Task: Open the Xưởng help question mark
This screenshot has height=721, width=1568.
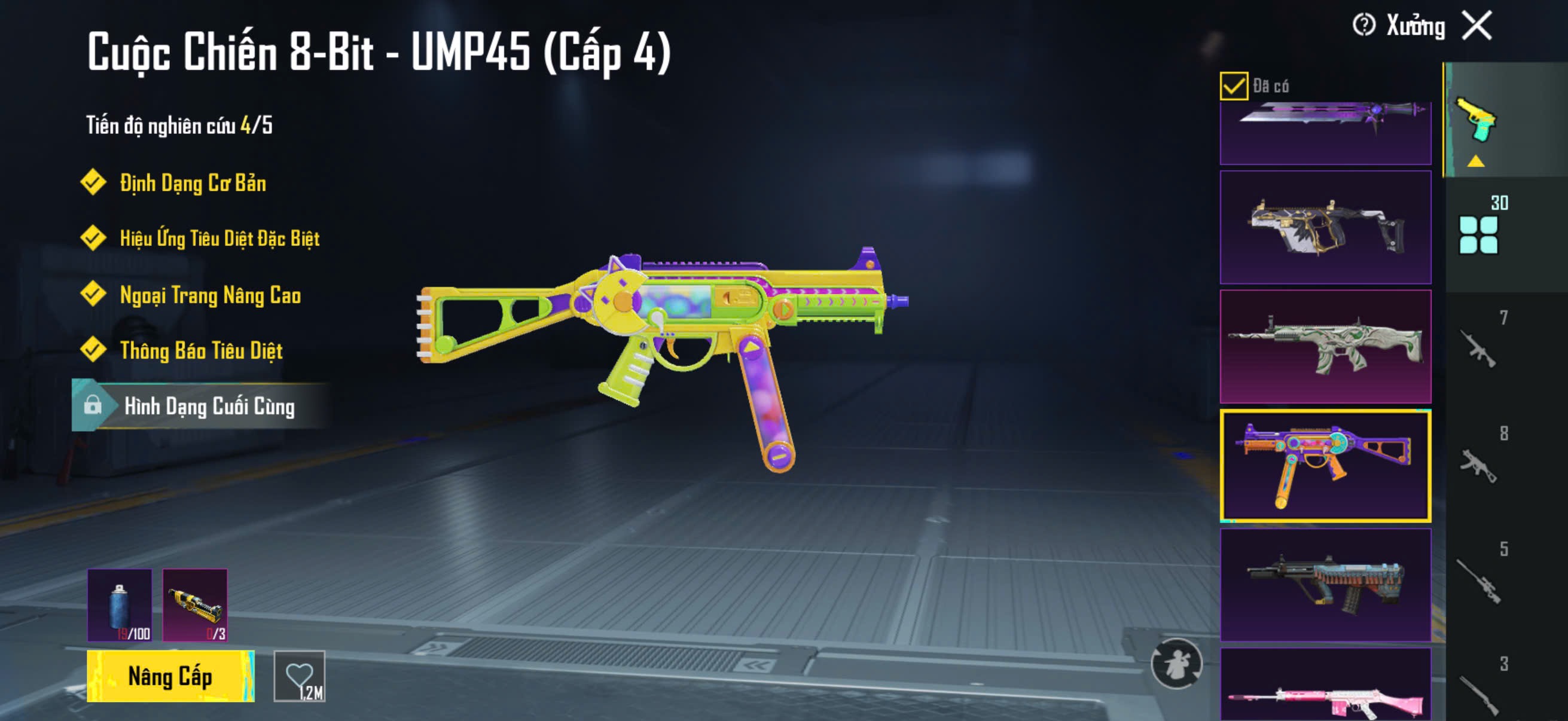Action: tap(1363, 26)
